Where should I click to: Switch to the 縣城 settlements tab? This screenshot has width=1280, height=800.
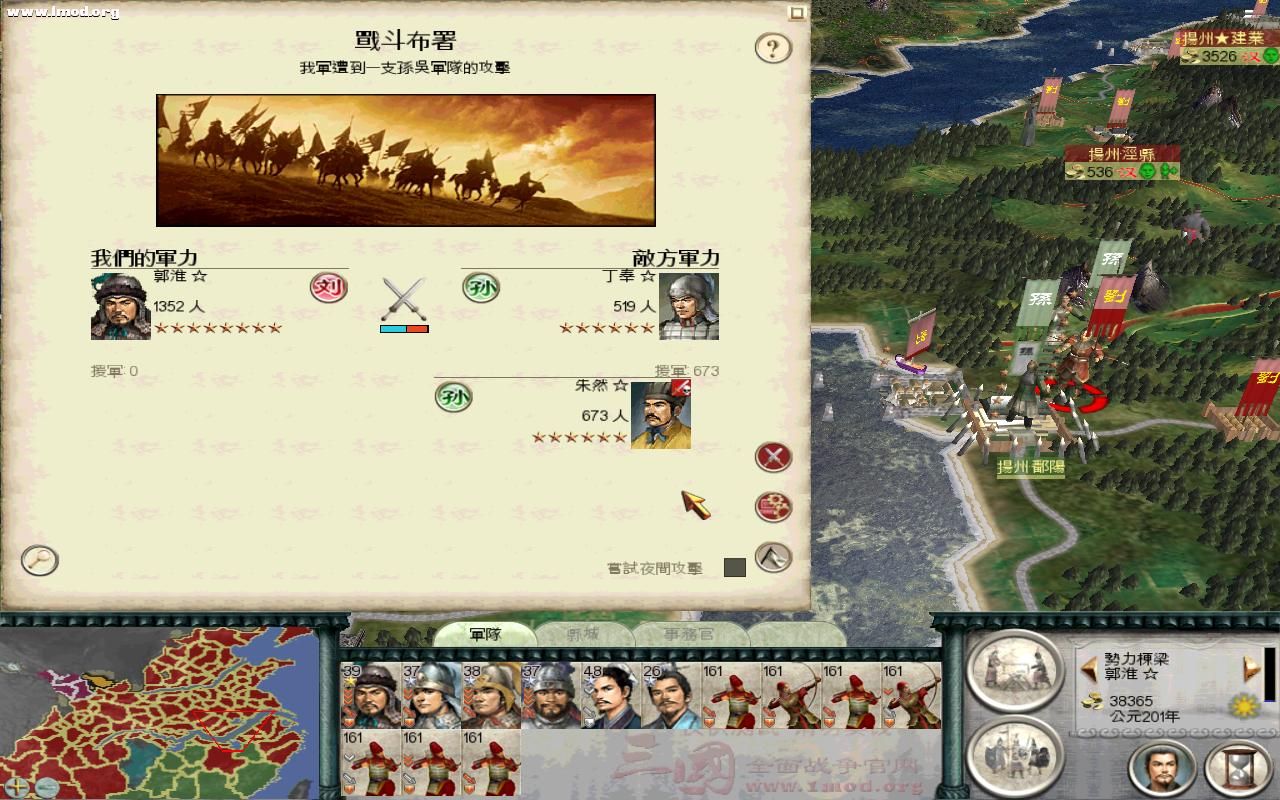583,634
